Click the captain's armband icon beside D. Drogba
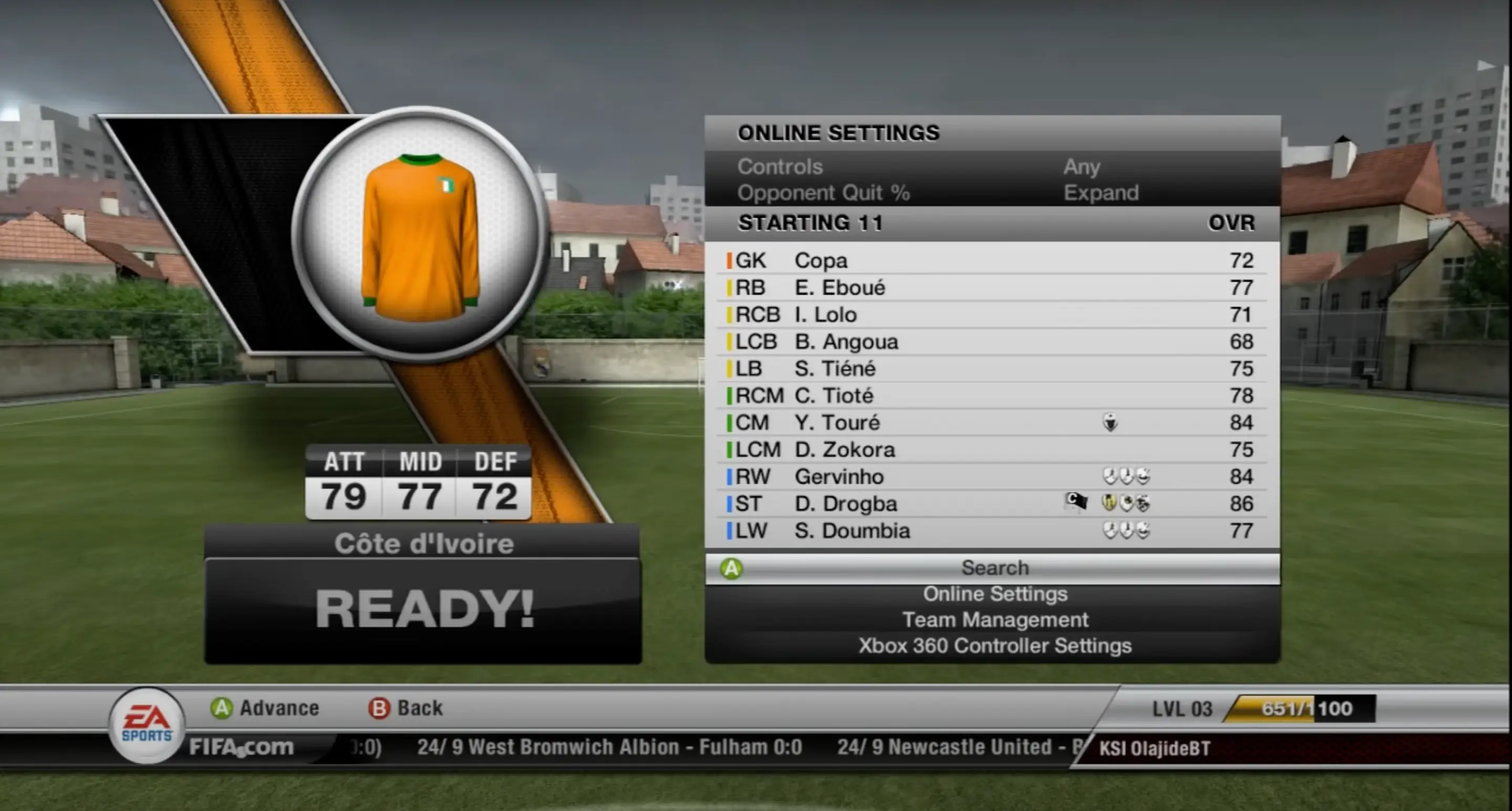 pos(1075,503)
